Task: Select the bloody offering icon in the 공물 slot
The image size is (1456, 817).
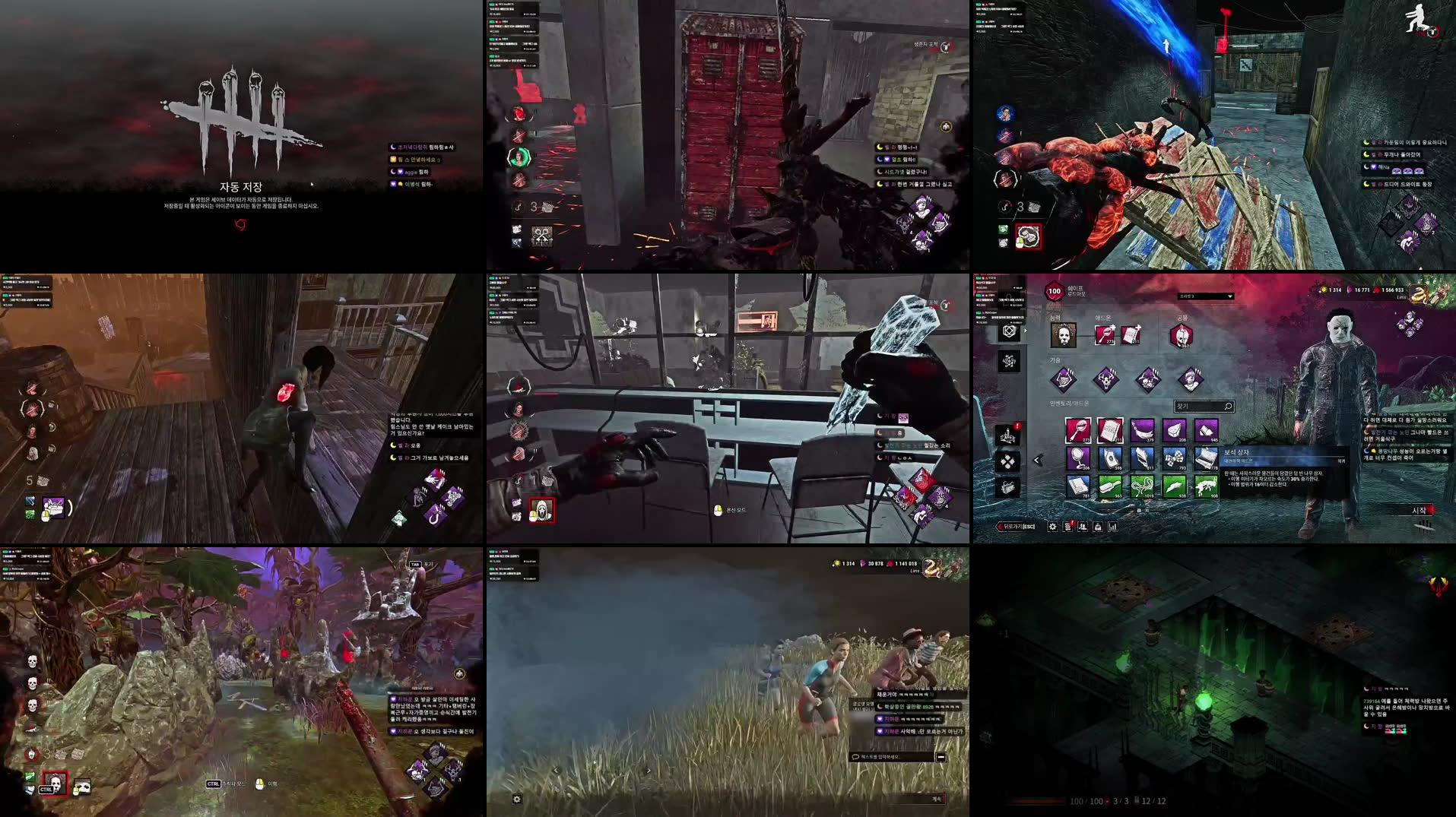Action: pos(1182,335)
